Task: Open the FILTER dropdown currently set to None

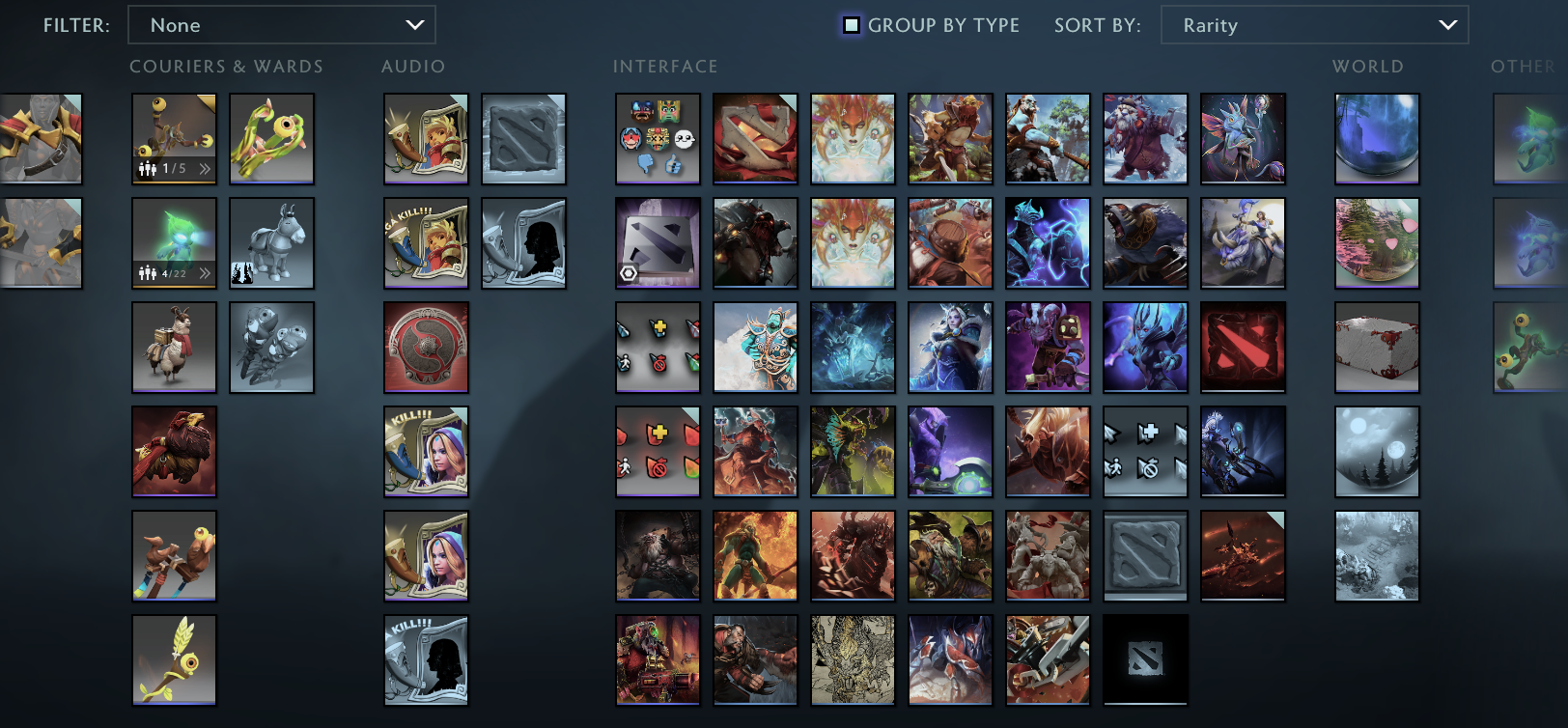Action: pyautogui.click(x=282, y=25)
